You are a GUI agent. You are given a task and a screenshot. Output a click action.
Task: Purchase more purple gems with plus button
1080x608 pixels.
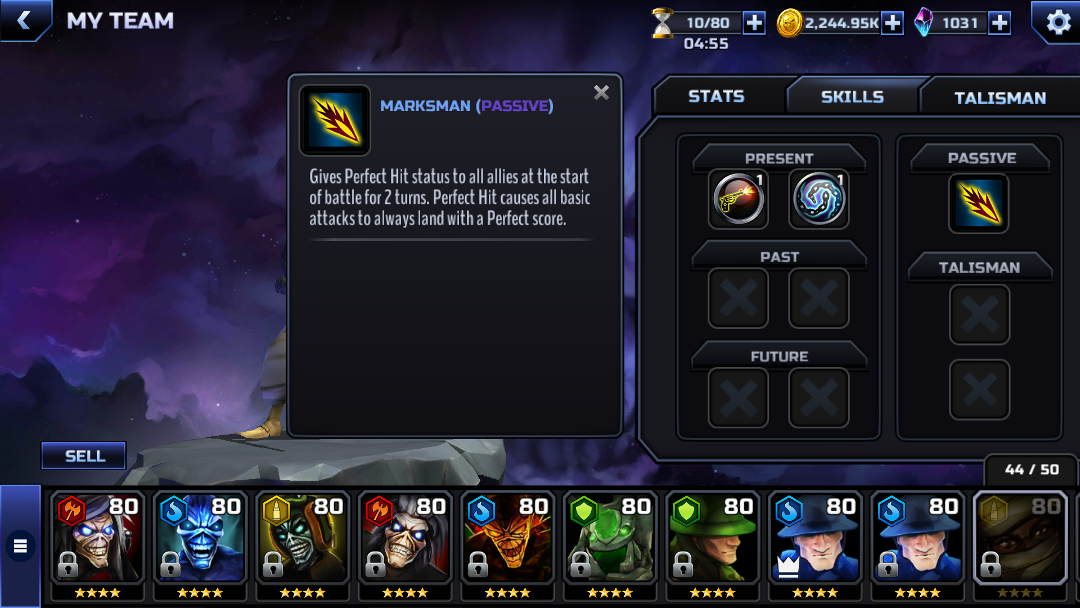pos(999,23)
